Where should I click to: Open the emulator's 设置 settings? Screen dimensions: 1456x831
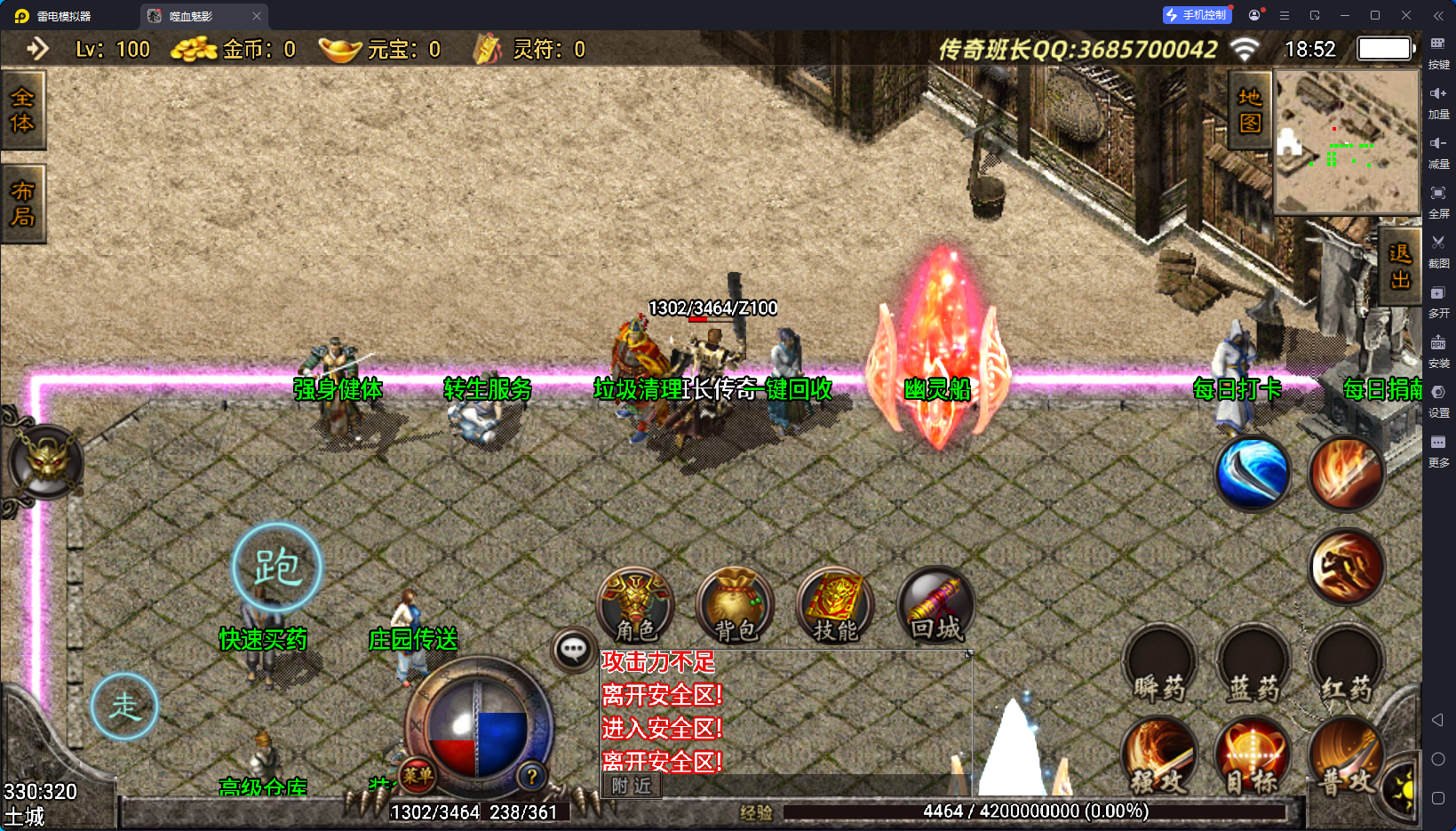tap(1438, 399)
